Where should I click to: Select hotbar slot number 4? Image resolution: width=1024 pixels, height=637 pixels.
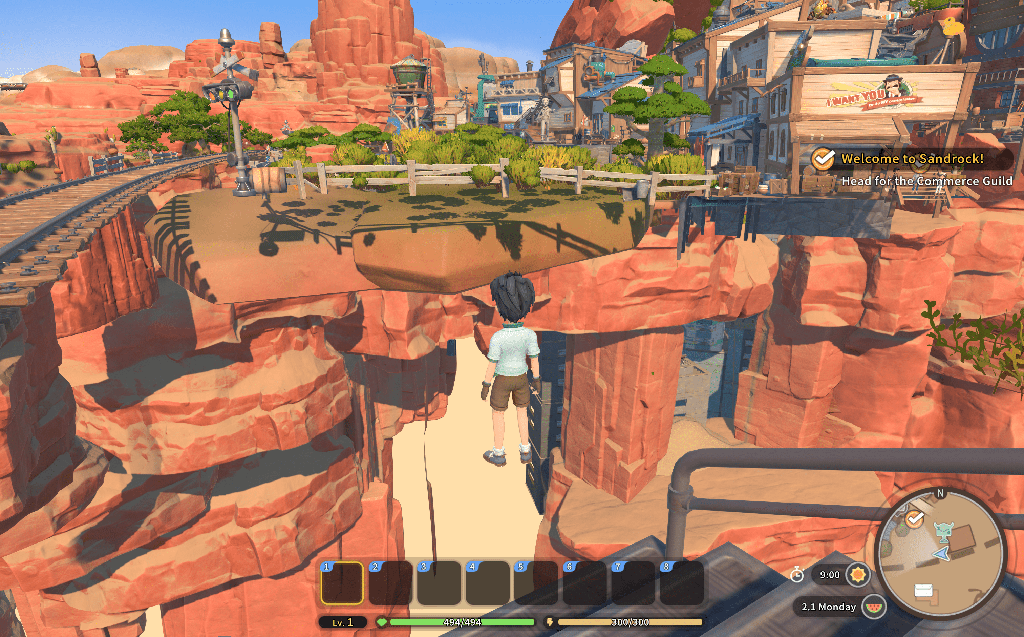tap(487, 583)
